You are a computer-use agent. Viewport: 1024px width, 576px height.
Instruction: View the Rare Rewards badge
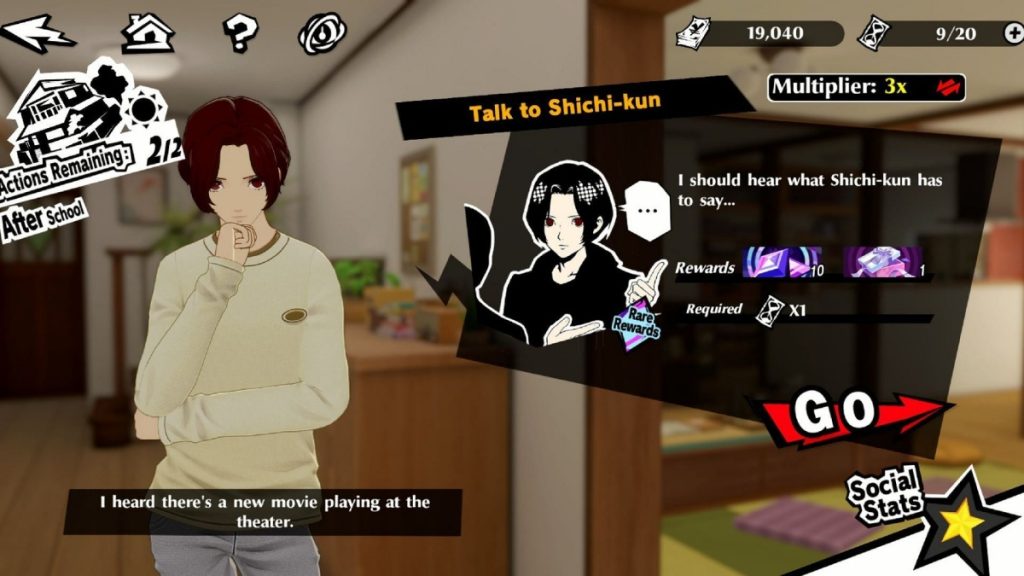click(636, 319)
